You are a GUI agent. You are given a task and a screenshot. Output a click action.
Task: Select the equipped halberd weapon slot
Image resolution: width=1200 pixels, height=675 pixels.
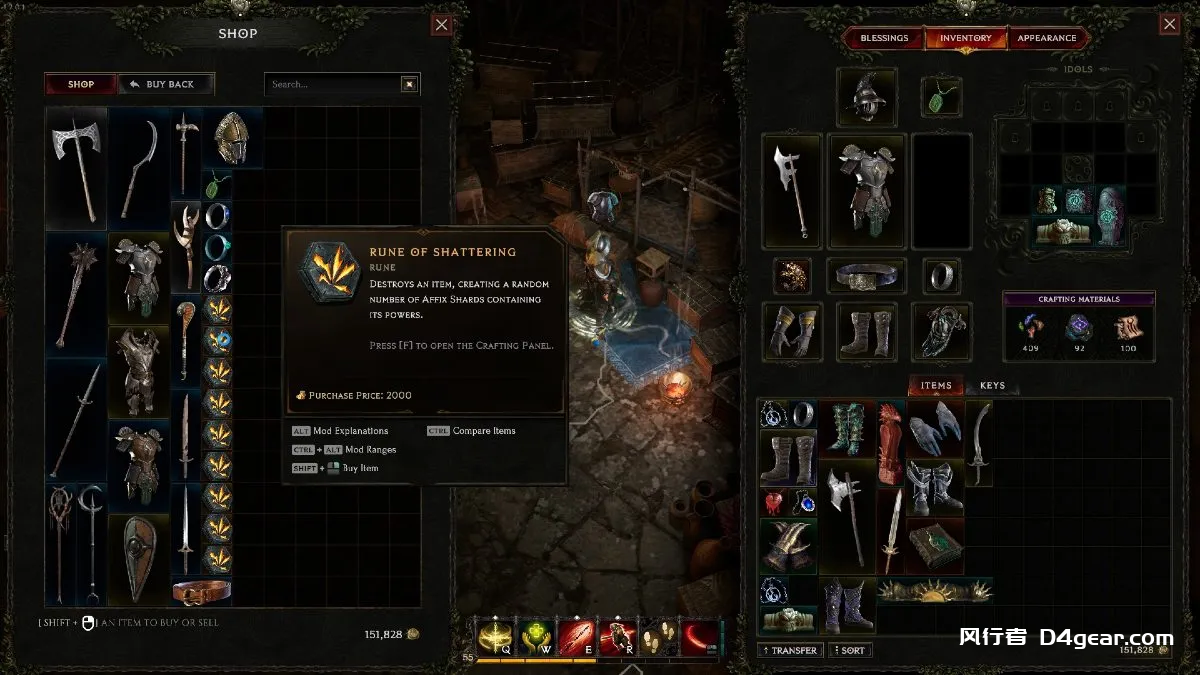(791, 190)
